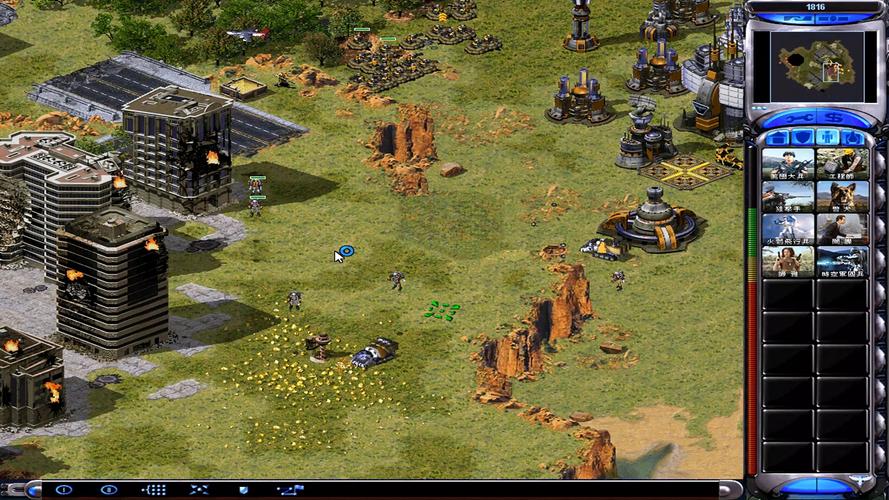Switch to the structures build tab
Image resolution: width=889 pixels, height=500 pixels.
click(x=779, y=137)
